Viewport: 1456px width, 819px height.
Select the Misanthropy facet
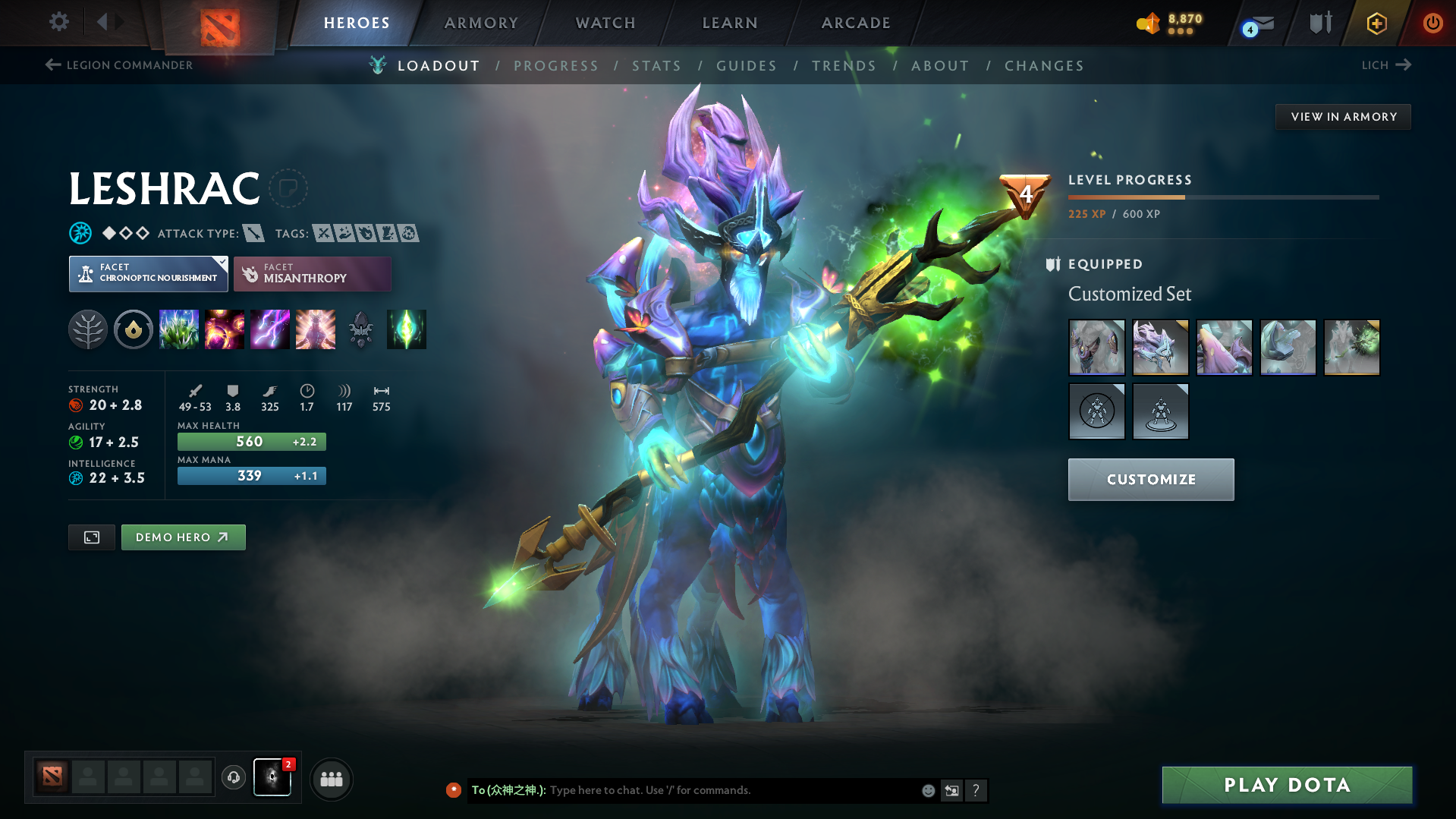pyautogui.click(x=311, y=274)
